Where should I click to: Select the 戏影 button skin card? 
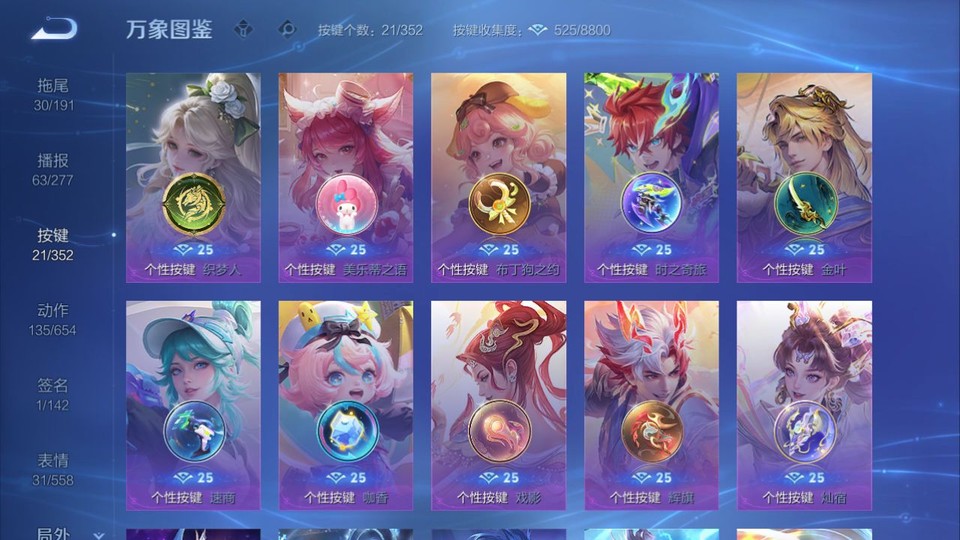[x=499, y=405]
